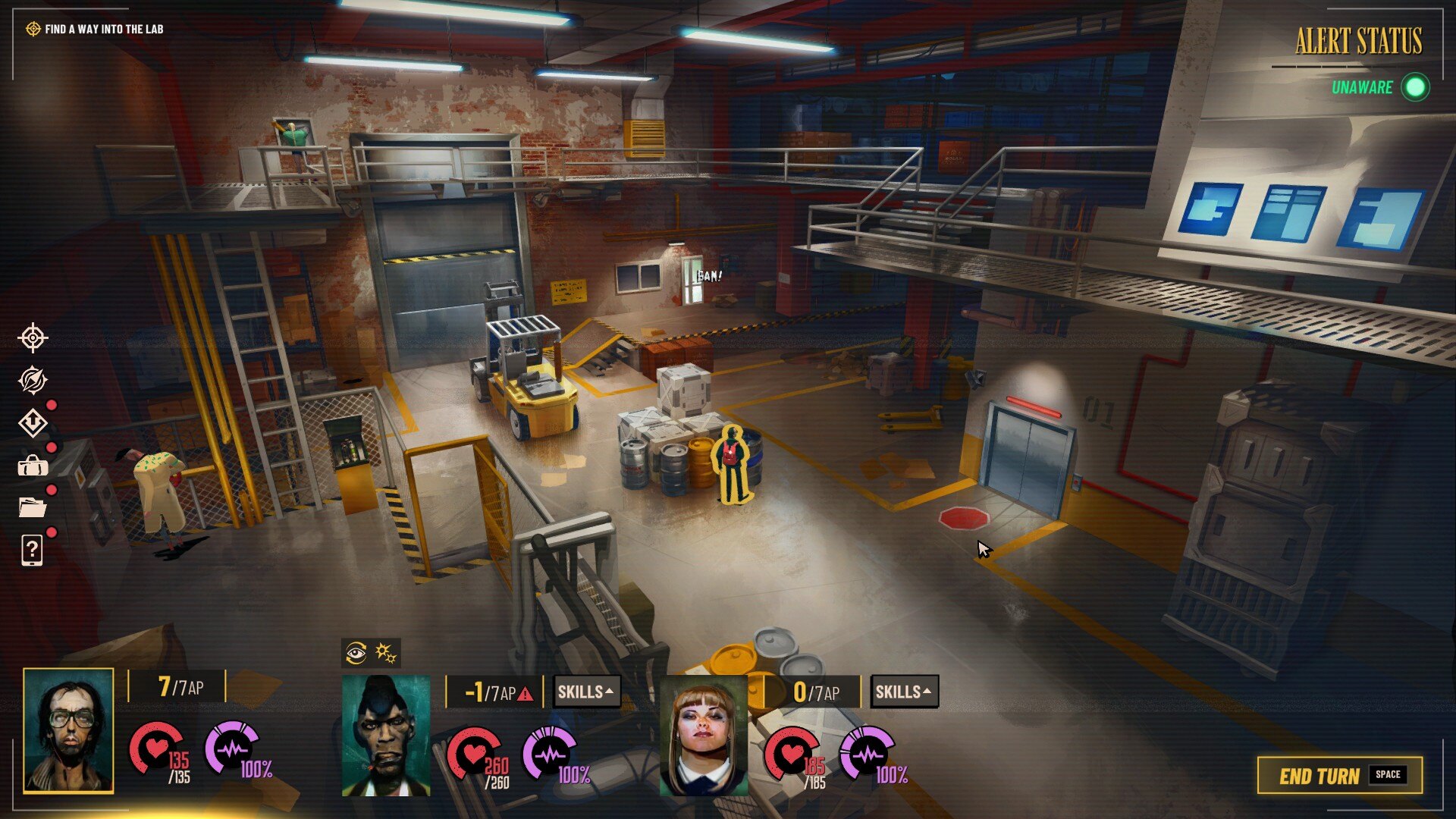Click the gunshot burst status icon
The height and width of the screenshot is (819, 1456).
386,652
